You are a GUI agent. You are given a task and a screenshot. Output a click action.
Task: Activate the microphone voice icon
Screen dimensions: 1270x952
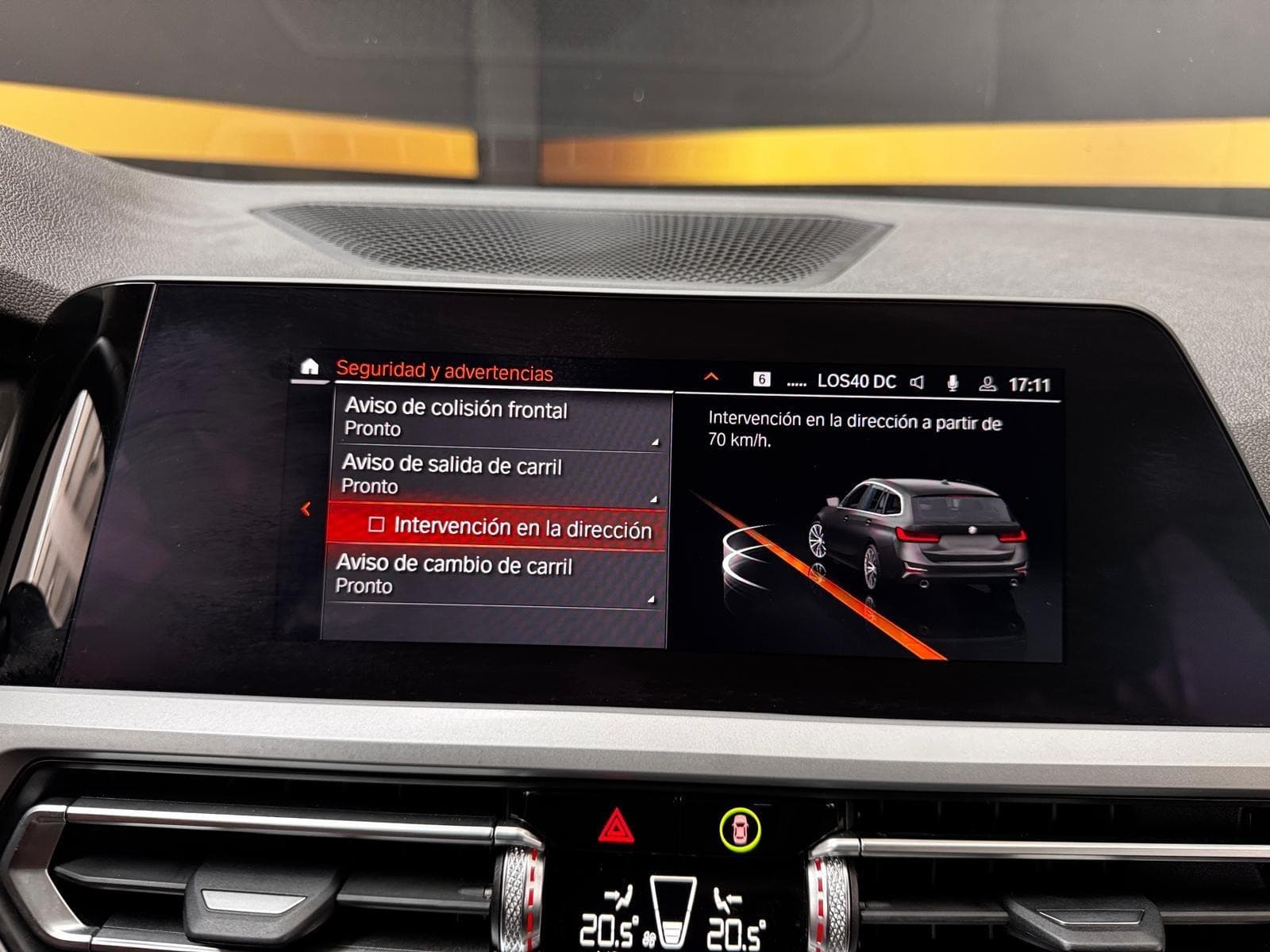point(952,383)
